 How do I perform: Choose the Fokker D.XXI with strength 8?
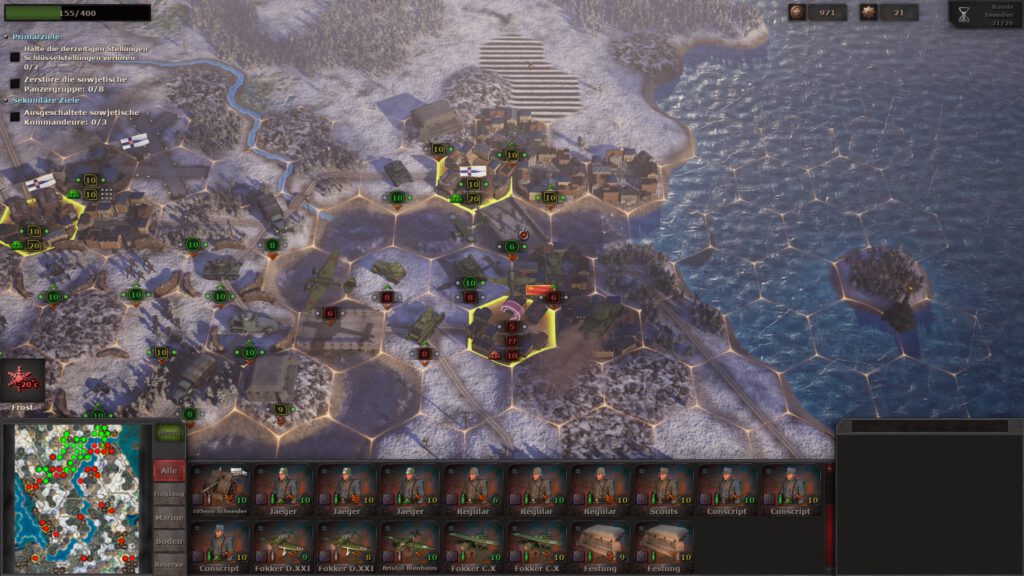coord(346,546)
